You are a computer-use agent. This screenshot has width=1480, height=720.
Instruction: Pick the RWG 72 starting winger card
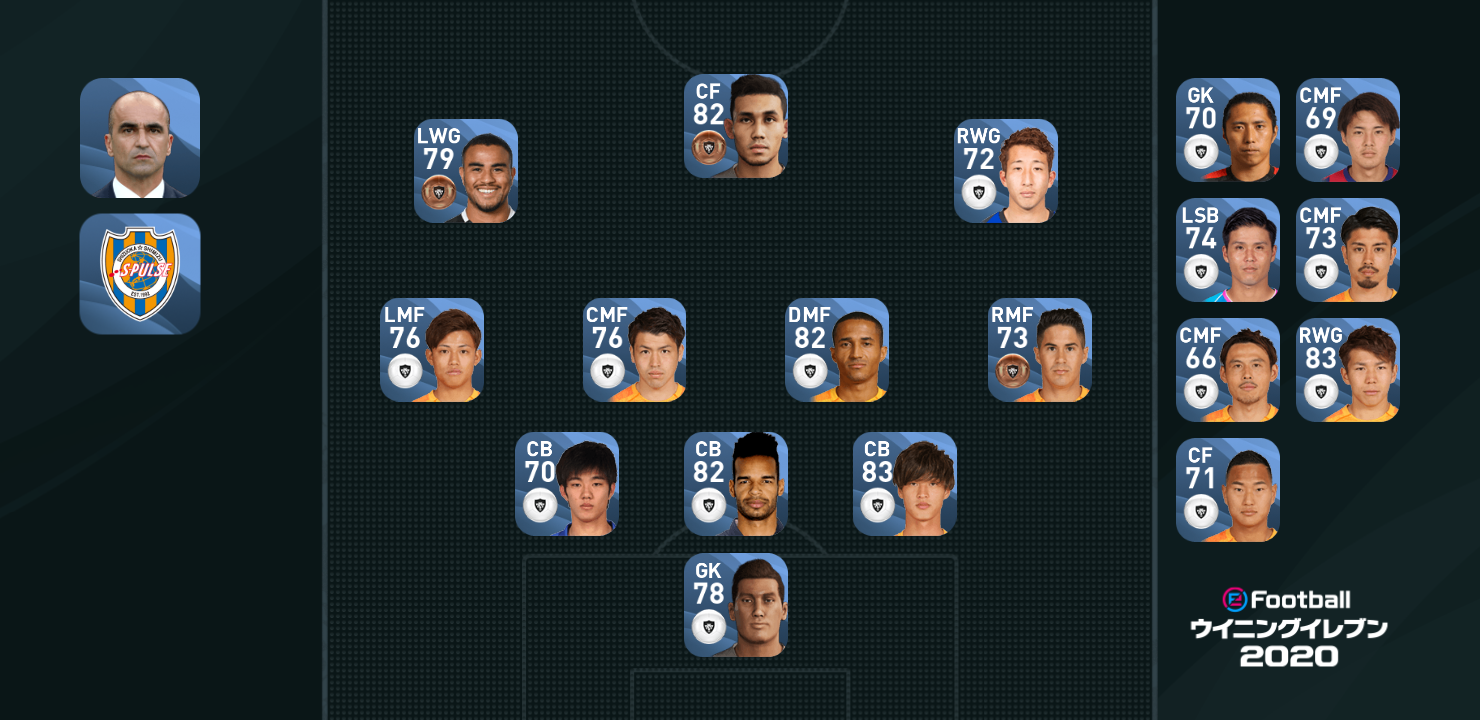[1005, 171]
